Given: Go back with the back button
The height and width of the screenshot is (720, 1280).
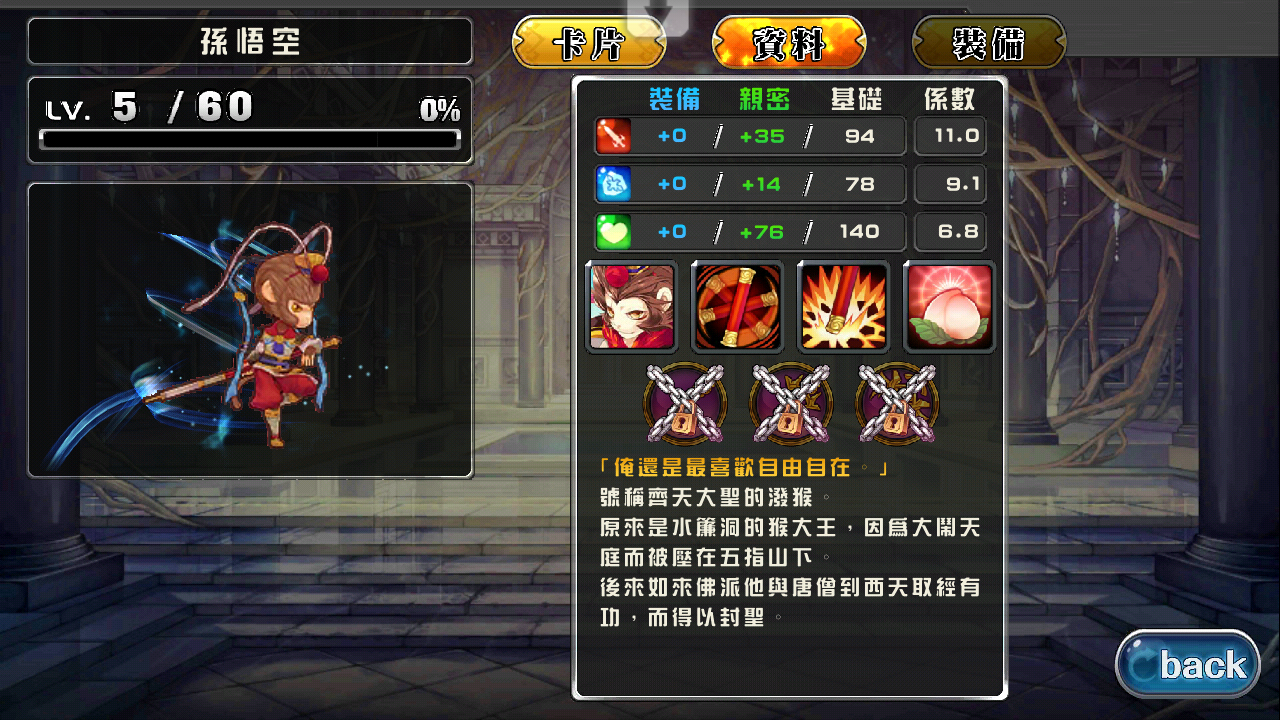Looking at the screenshot, I should pyautogui.click(x=1188, y=664).
